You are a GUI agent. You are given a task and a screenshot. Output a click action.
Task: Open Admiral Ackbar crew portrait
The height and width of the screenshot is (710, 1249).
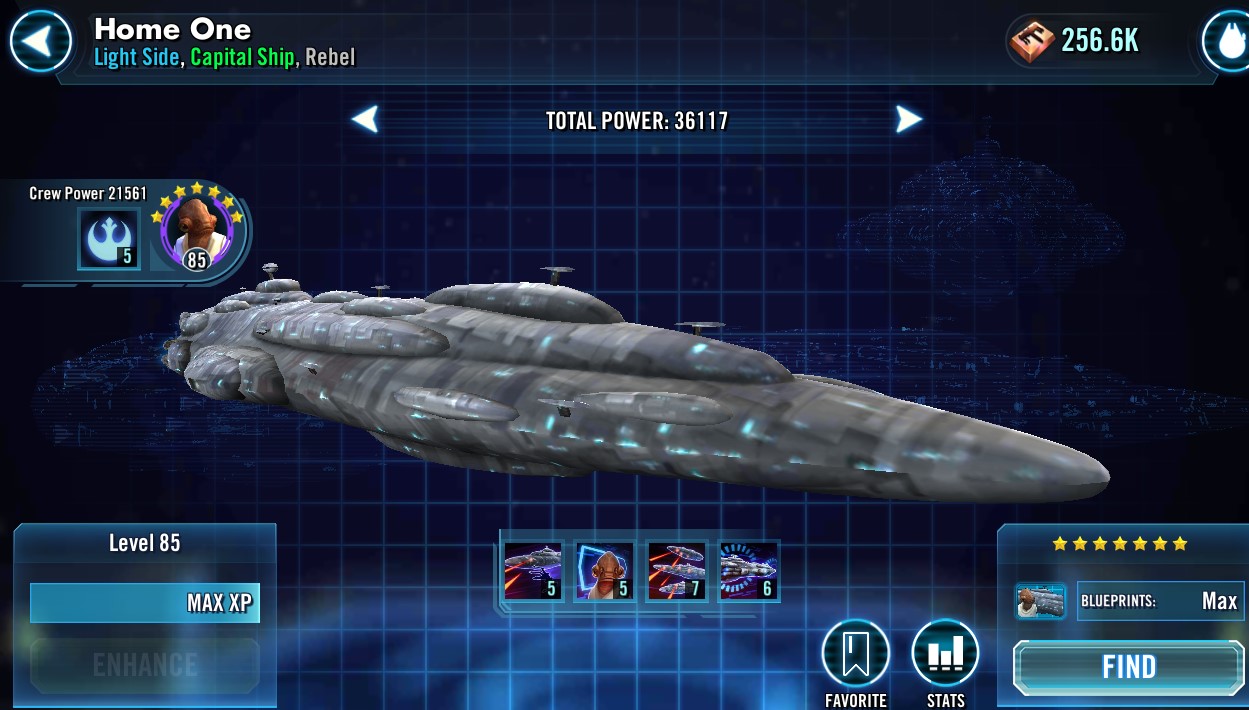[196, 231]
